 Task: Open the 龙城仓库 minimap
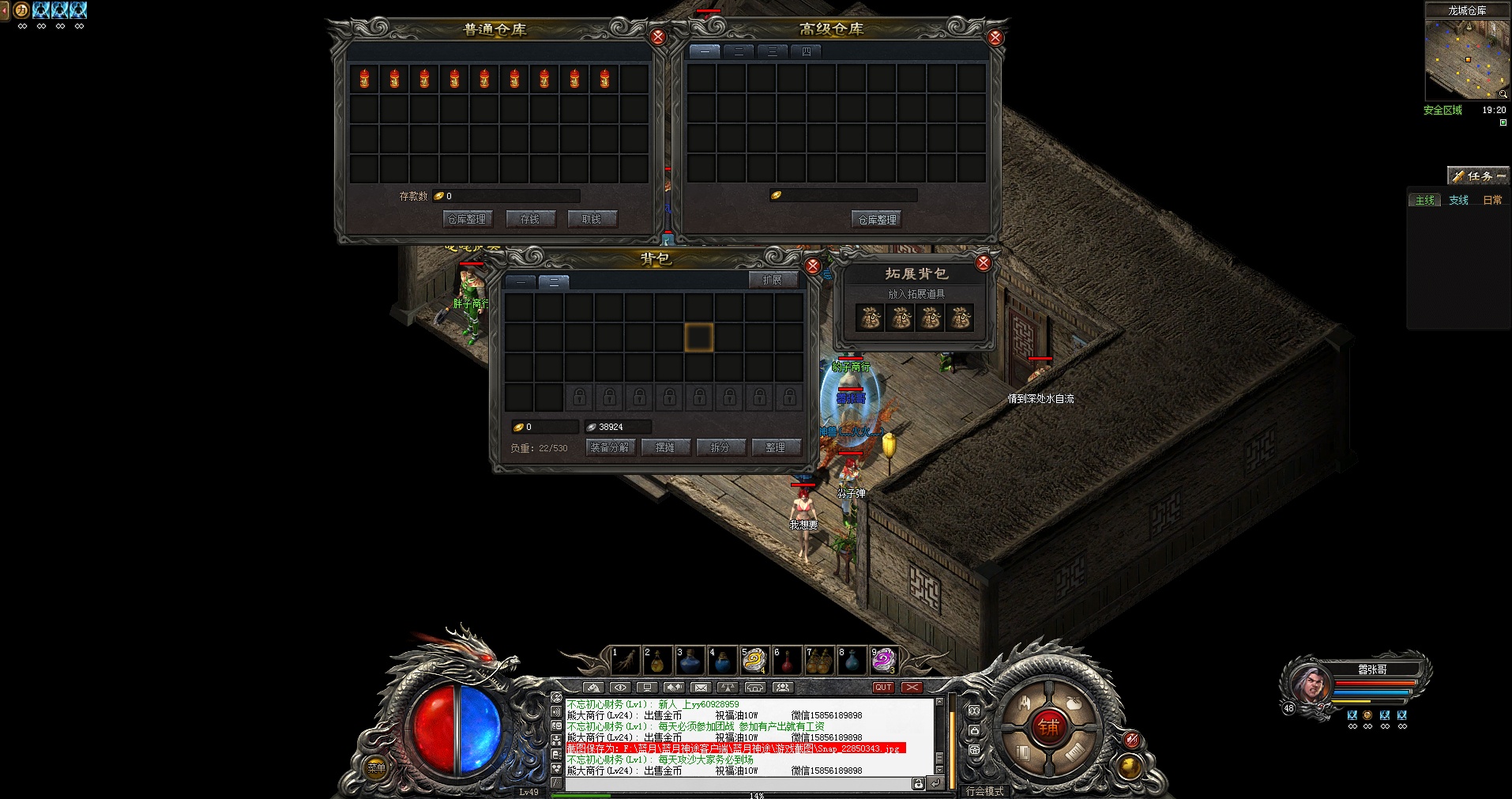[1466, 59]
